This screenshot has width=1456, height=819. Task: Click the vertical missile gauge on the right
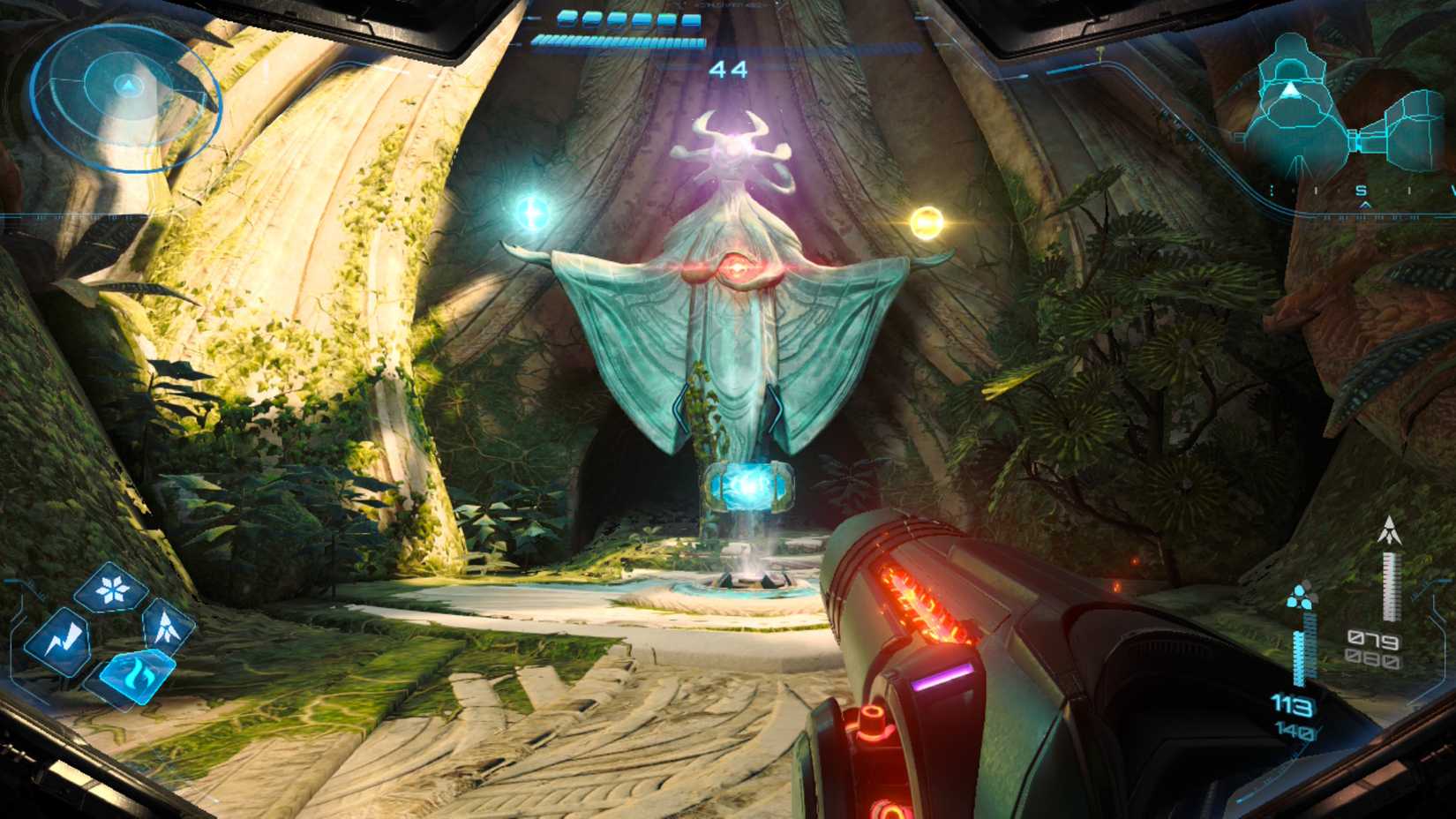click(x=1392, y=587)
